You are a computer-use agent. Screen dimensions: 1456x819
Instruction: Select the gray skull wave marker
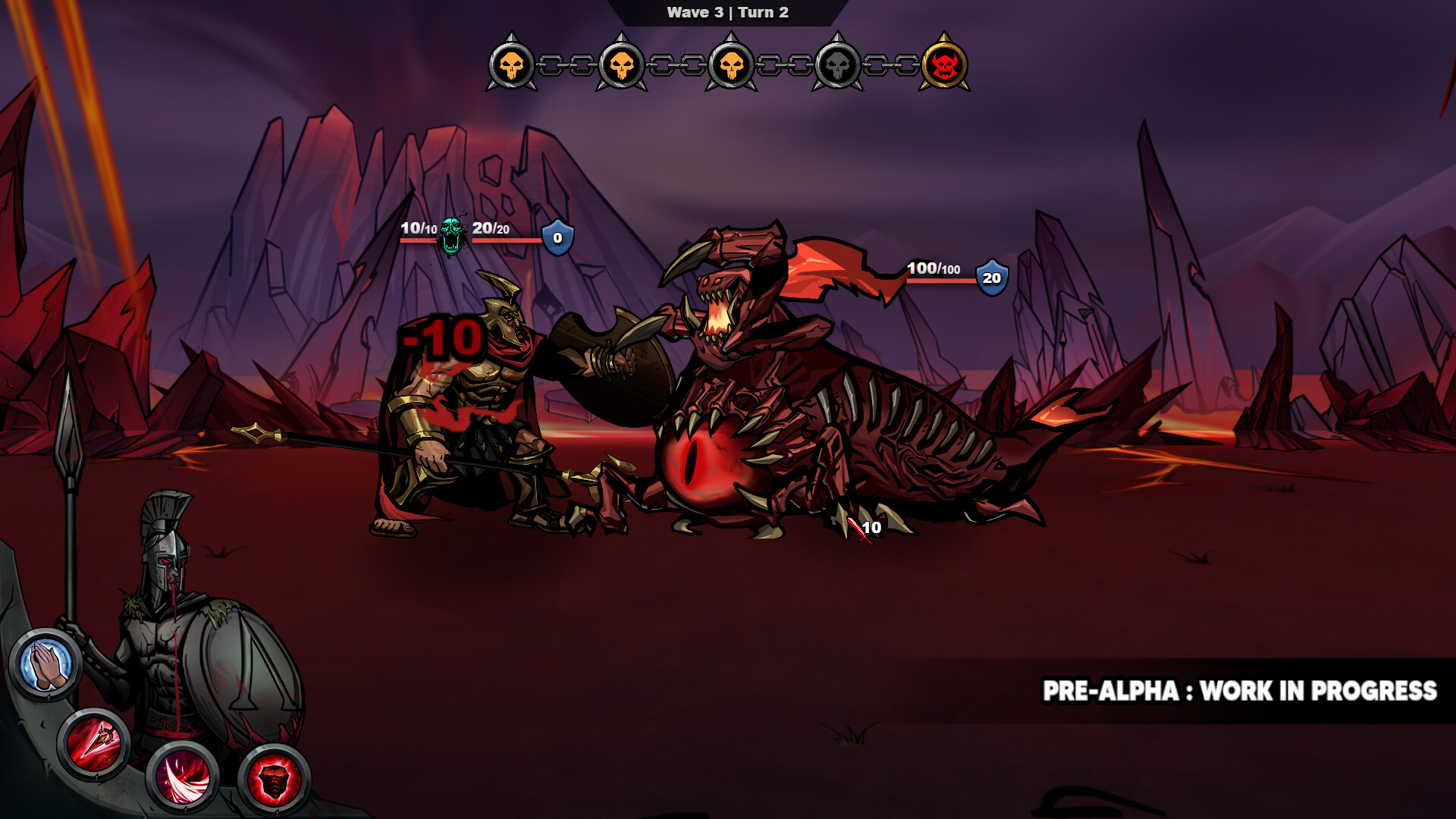839,67
